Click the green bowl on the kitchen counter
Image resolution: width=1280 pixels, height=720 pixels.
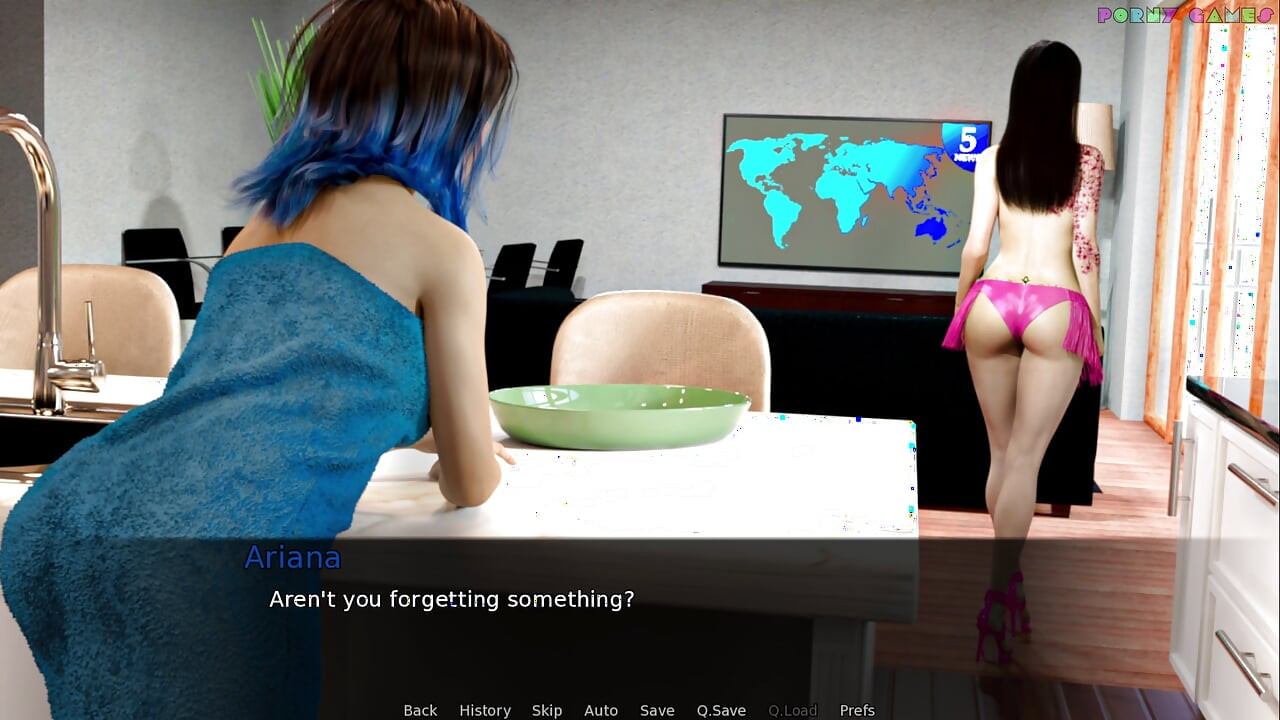(x=620, y=410)
